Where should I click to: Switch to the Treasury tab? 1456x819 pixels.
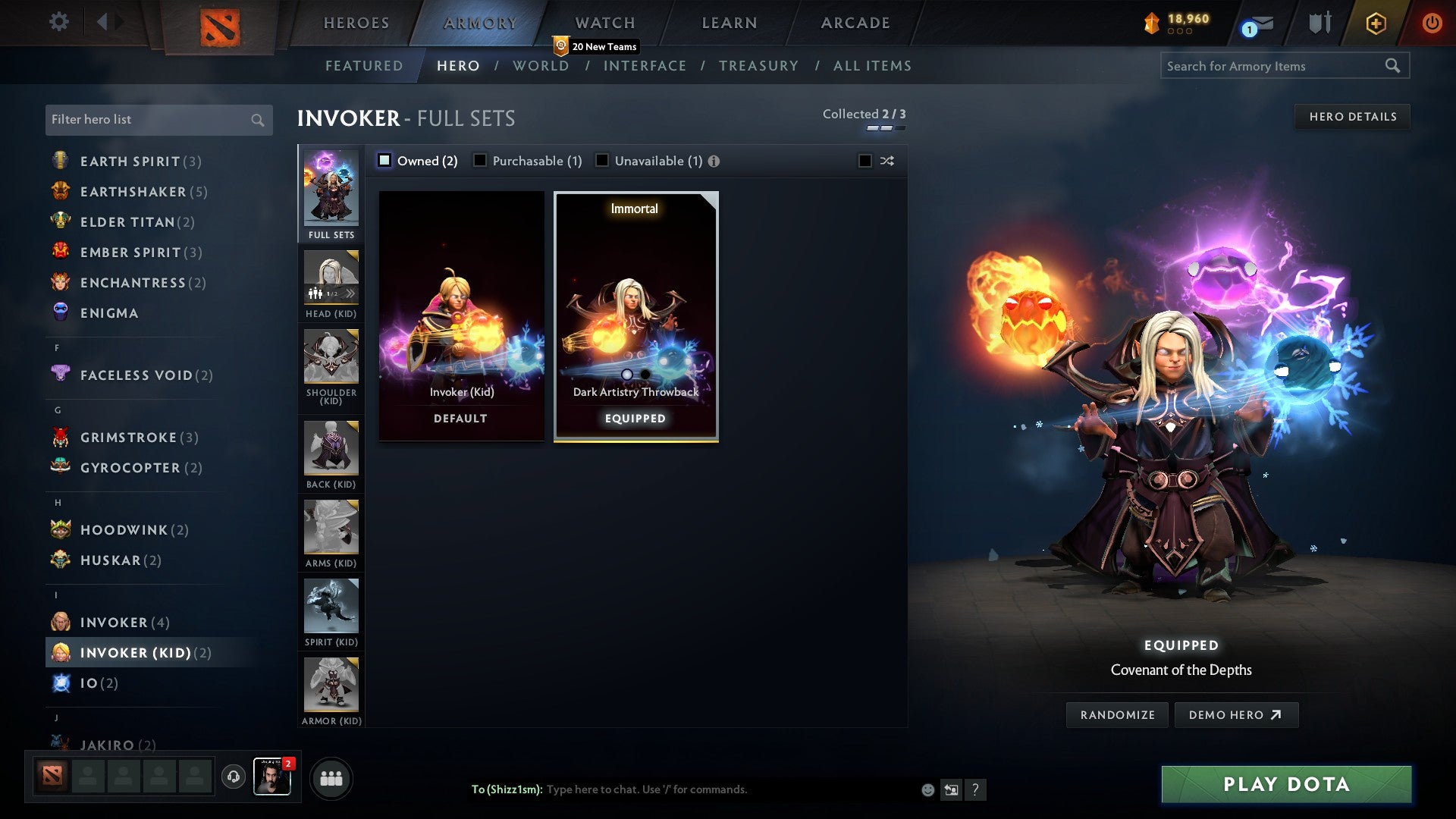click(758, 66)
